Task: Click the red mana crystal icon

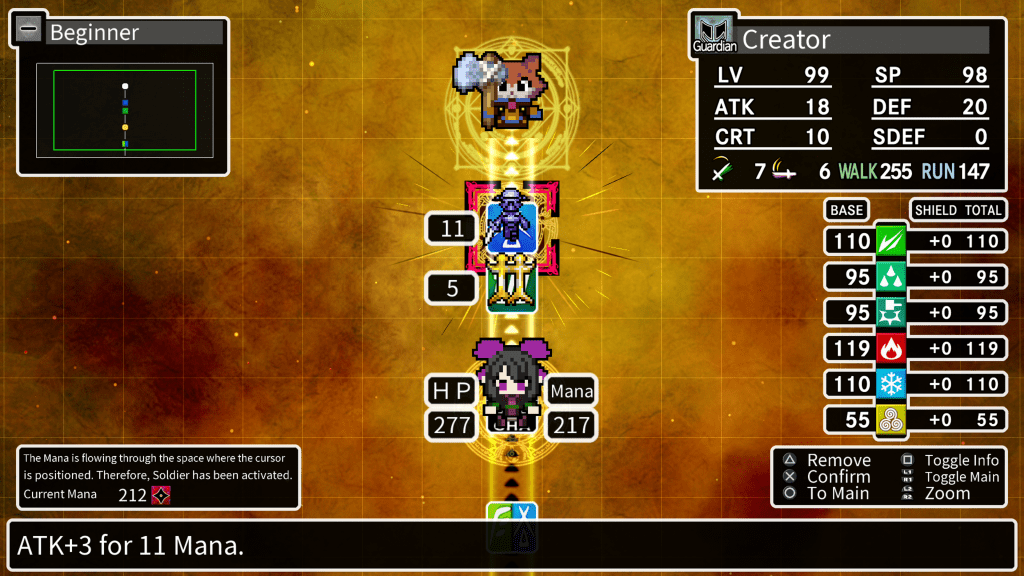Action: coord(160,495)
